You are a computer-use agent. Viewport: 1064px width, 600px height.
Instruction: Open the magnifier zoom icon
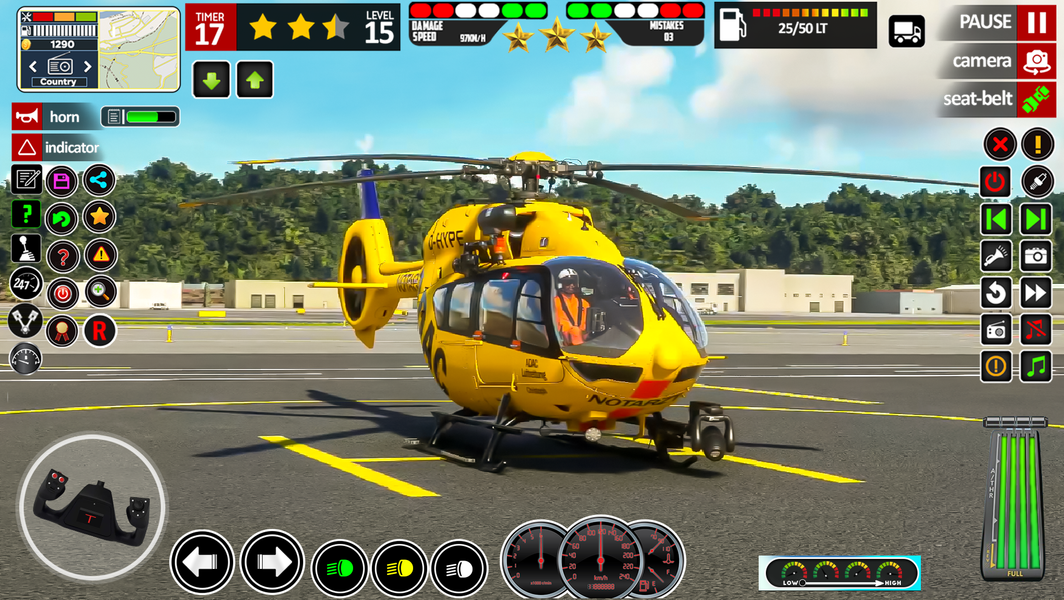click(99, 293)
